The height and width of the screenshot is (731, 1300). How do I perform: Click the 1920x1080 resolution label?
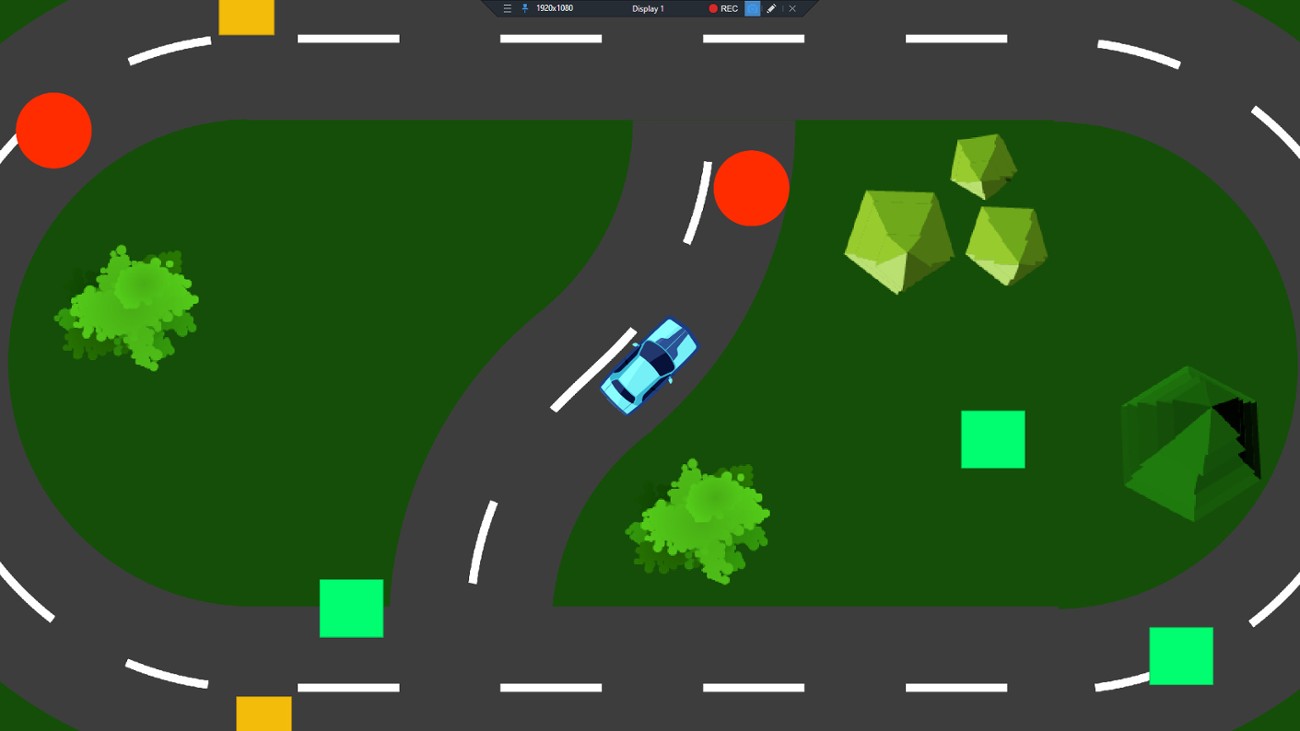[554, 8]
